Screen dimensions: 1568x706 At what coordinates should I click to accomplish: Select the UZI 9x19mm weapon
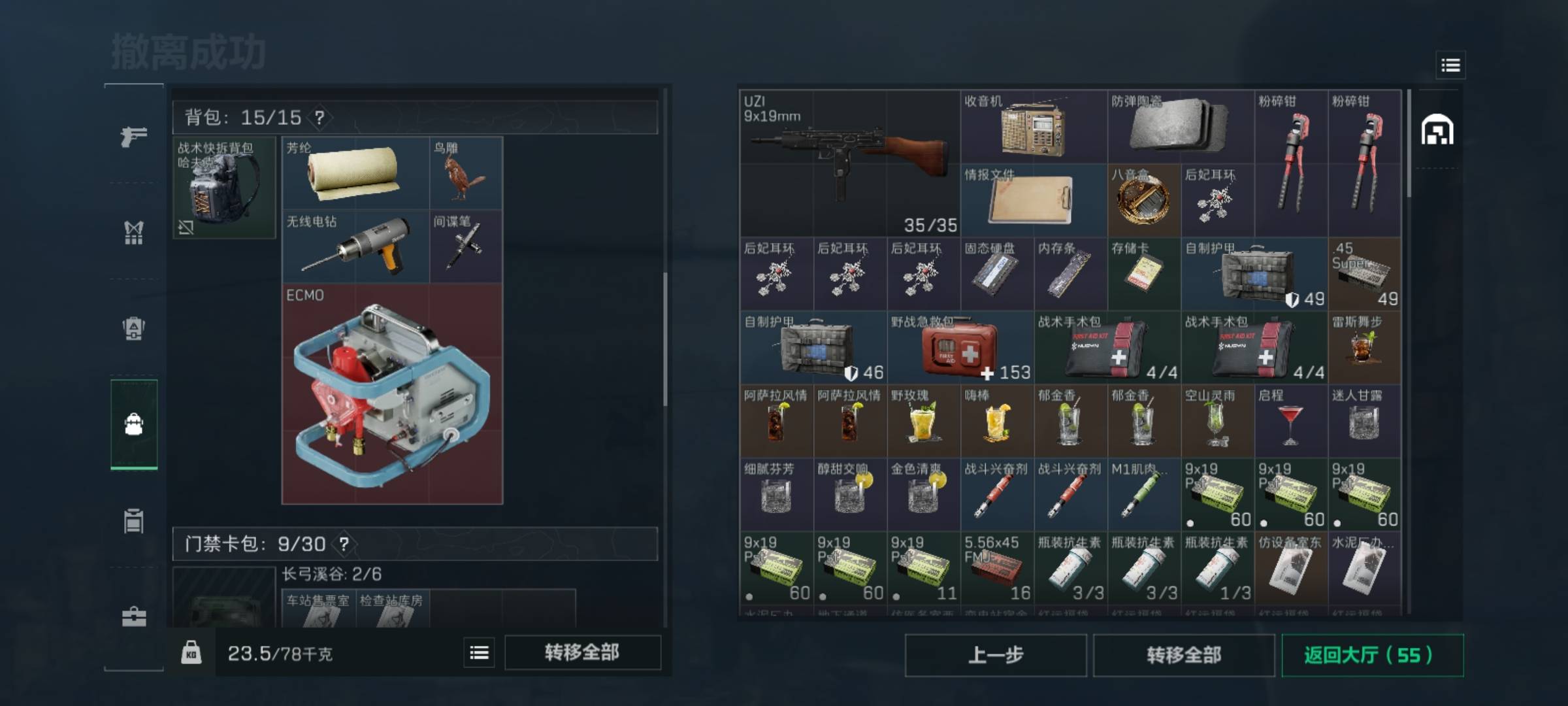pos(849,163)
